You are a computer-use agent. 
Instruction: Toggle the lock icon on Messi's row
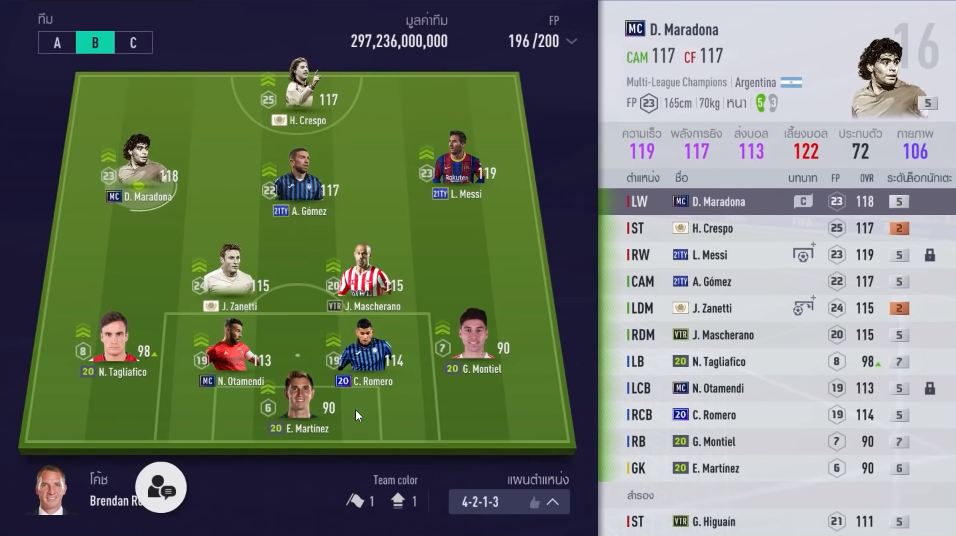[930, 255]
